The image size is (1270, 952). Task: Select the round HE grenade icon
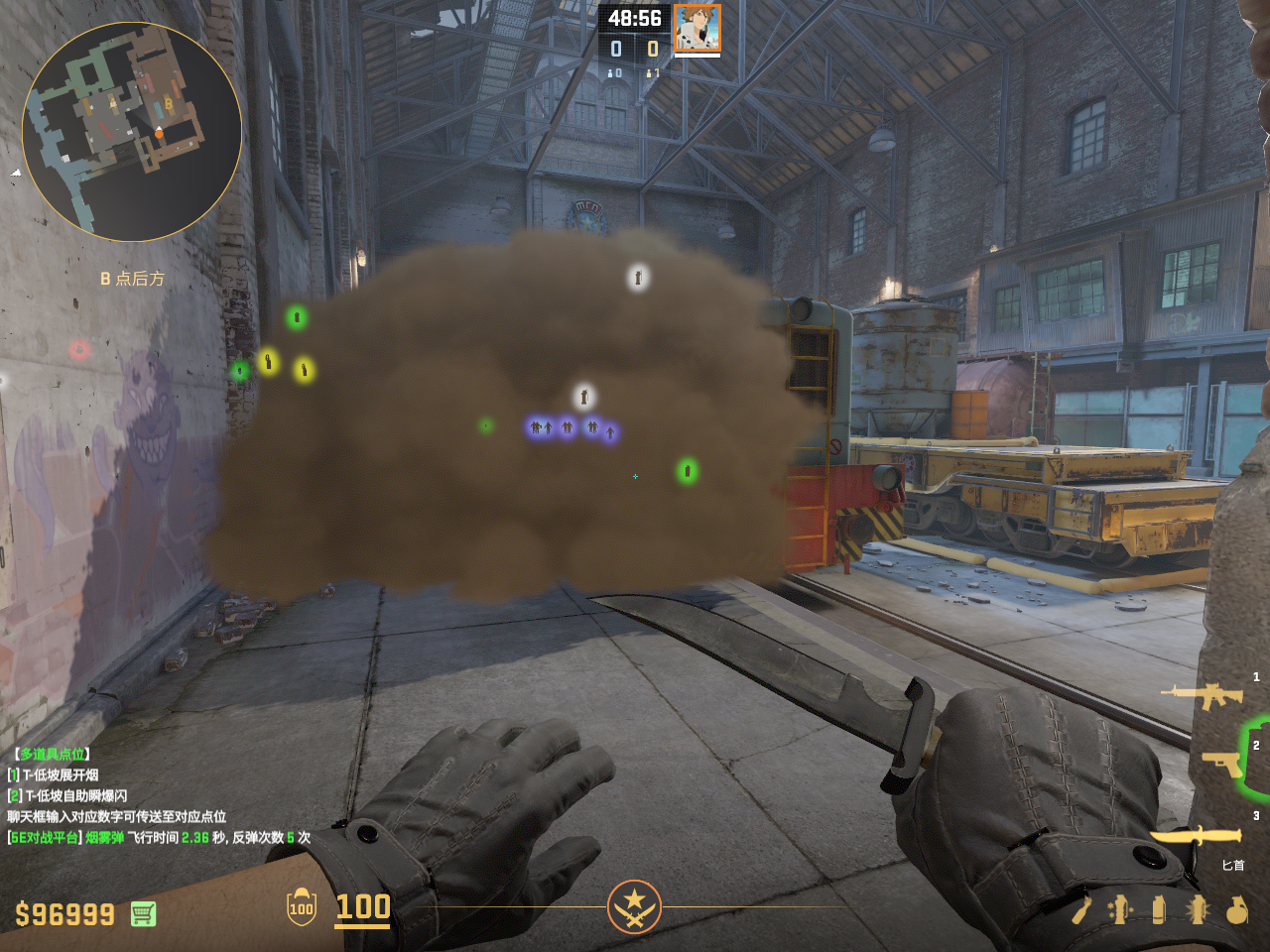(x=1236, y=909)
